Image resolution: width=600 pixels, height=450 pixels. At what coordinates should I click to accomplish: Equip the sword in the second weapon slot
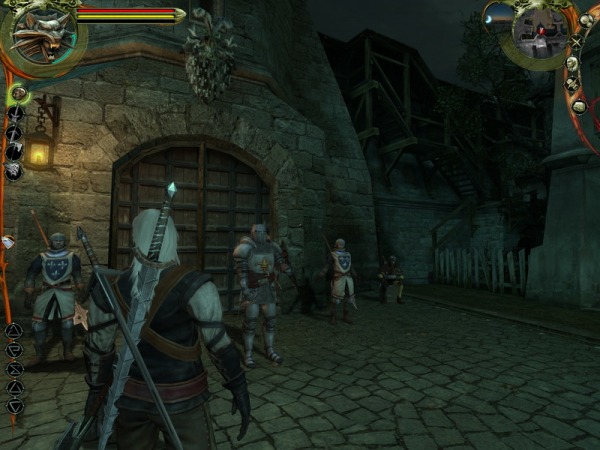point(15,113)
